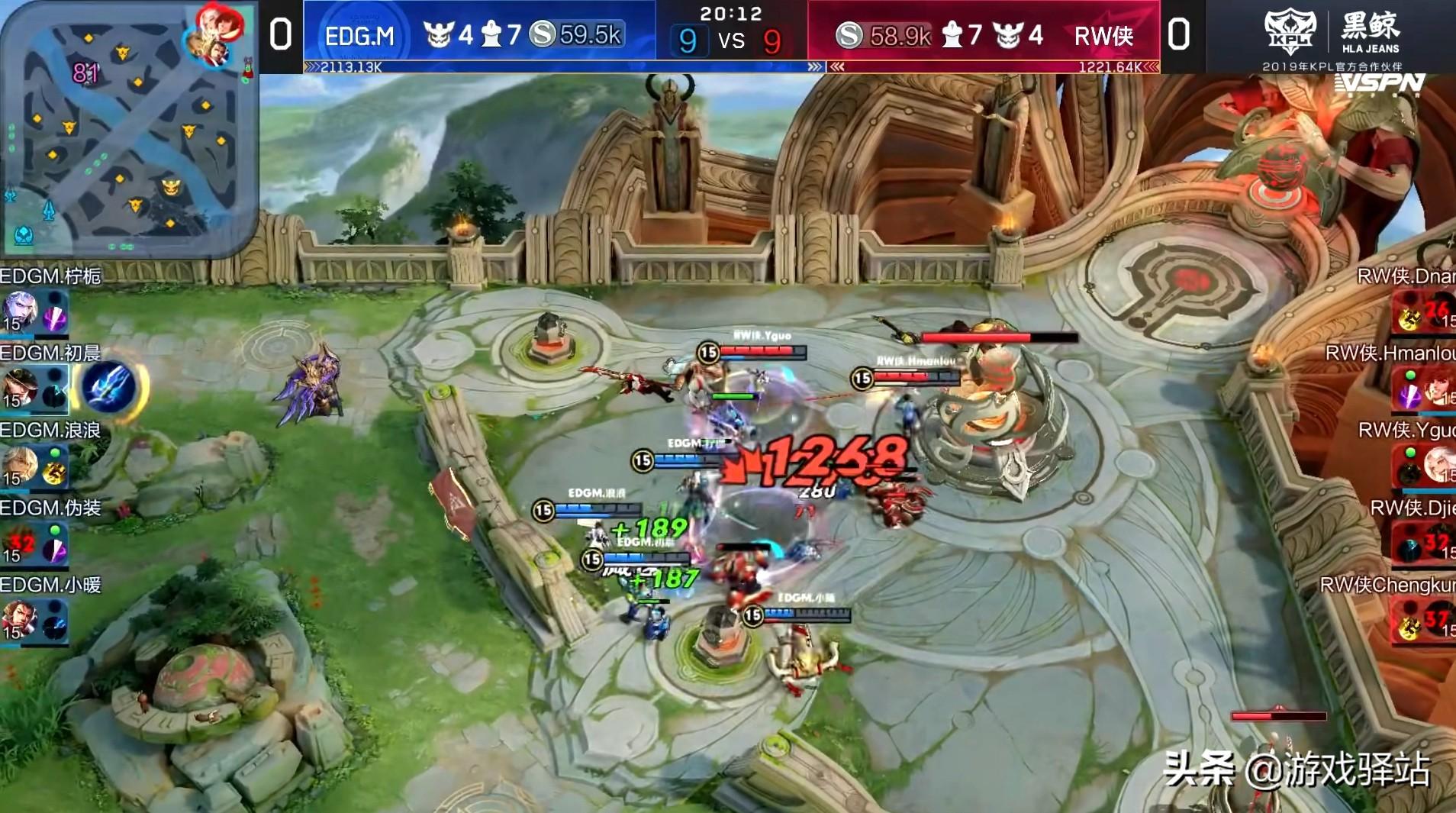Click the RW侠 team name on scoreboard
Viewport: 1456px width, 813px height.
[x=1103, y=36]
